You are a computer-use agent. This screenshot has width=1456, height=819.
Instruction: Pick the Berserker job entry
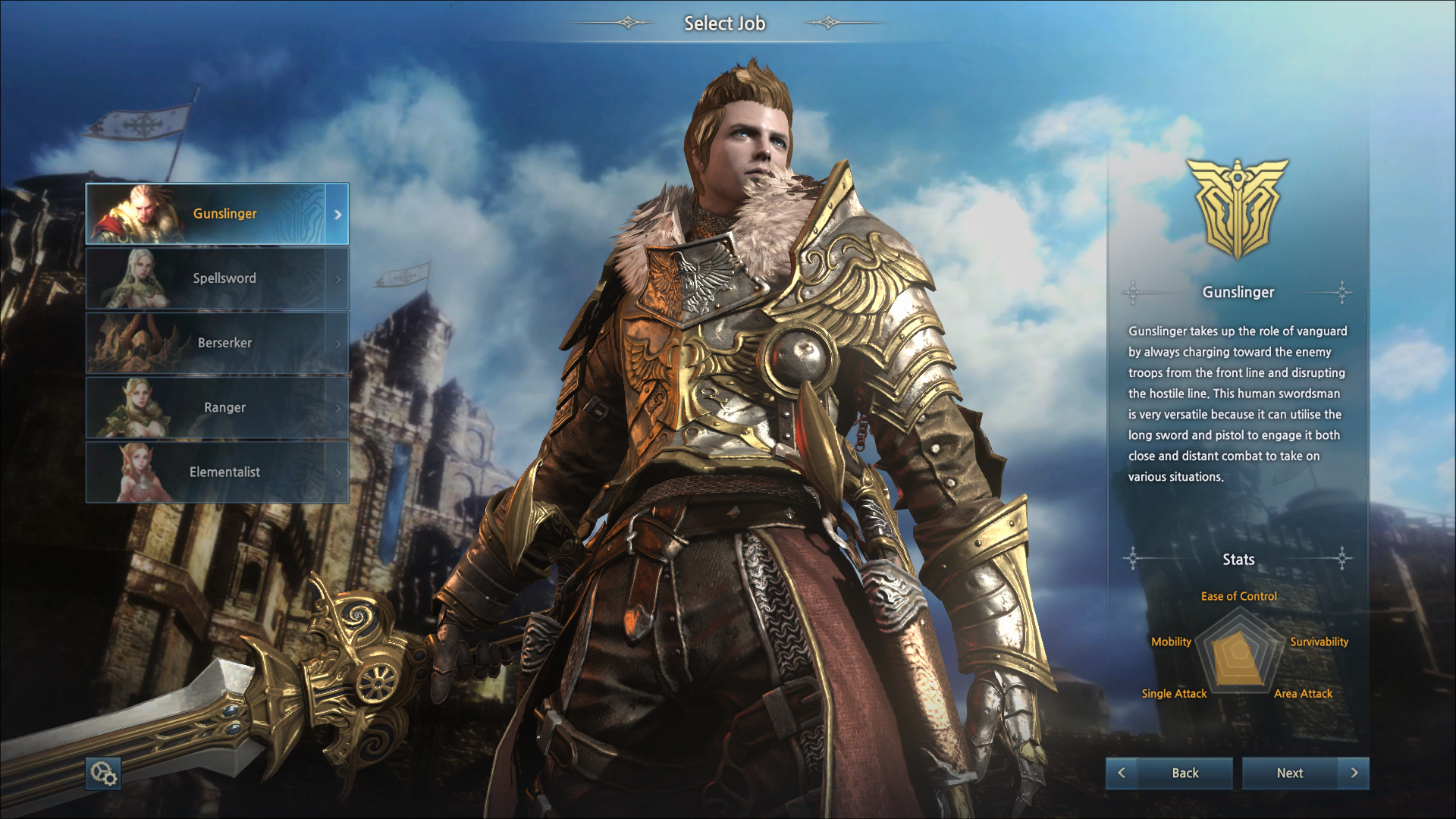click(217, 343)
